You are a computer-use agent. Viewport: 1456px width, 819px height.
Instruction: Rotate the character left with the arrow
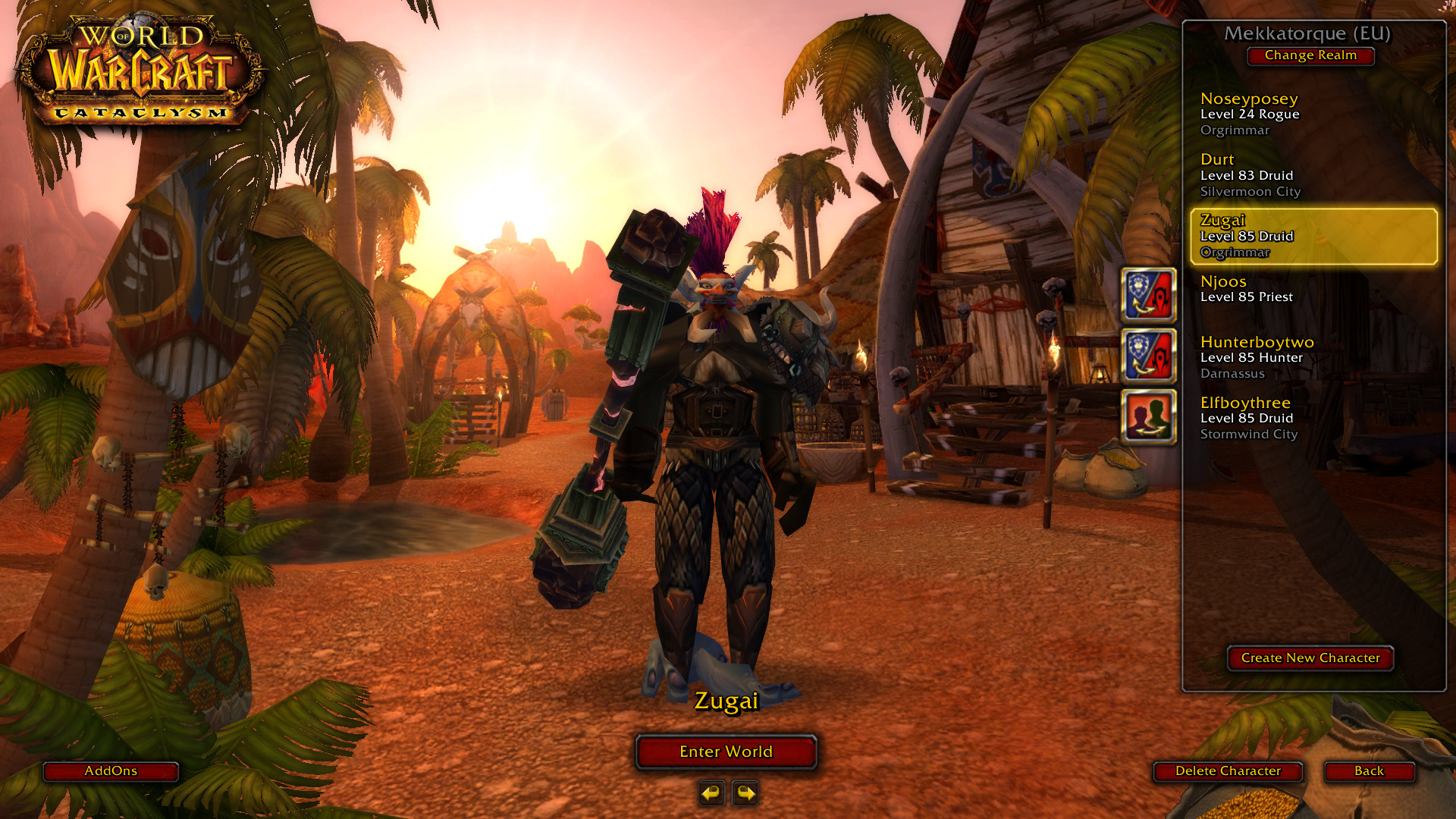pyautogui.click(x=711, y=793)
